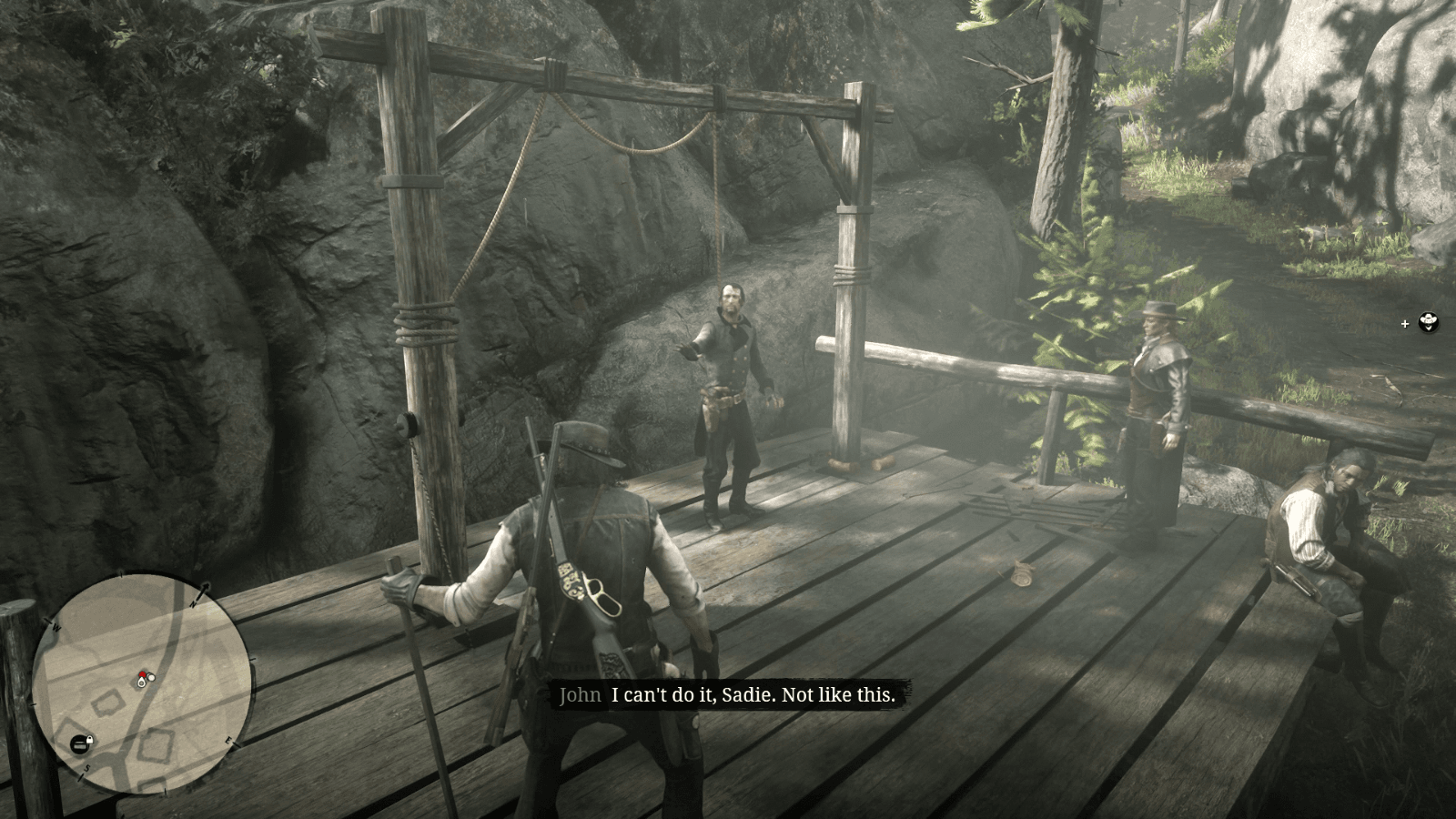Click the hat on the platform floor
This screenshot has width=1456, height=819.
click(1021, 572)
